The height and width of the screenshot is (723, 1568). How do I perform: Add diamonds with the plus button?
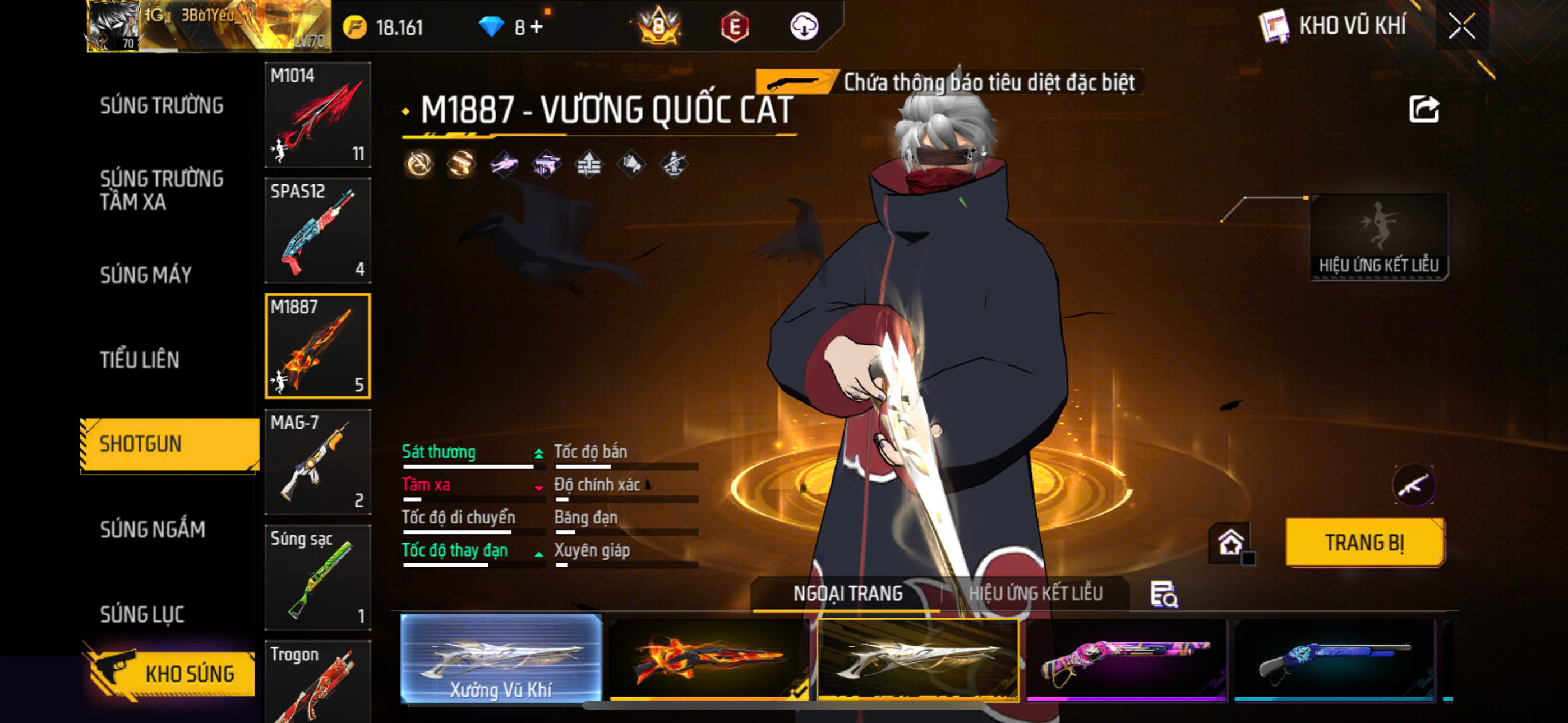tap(537, 27)
